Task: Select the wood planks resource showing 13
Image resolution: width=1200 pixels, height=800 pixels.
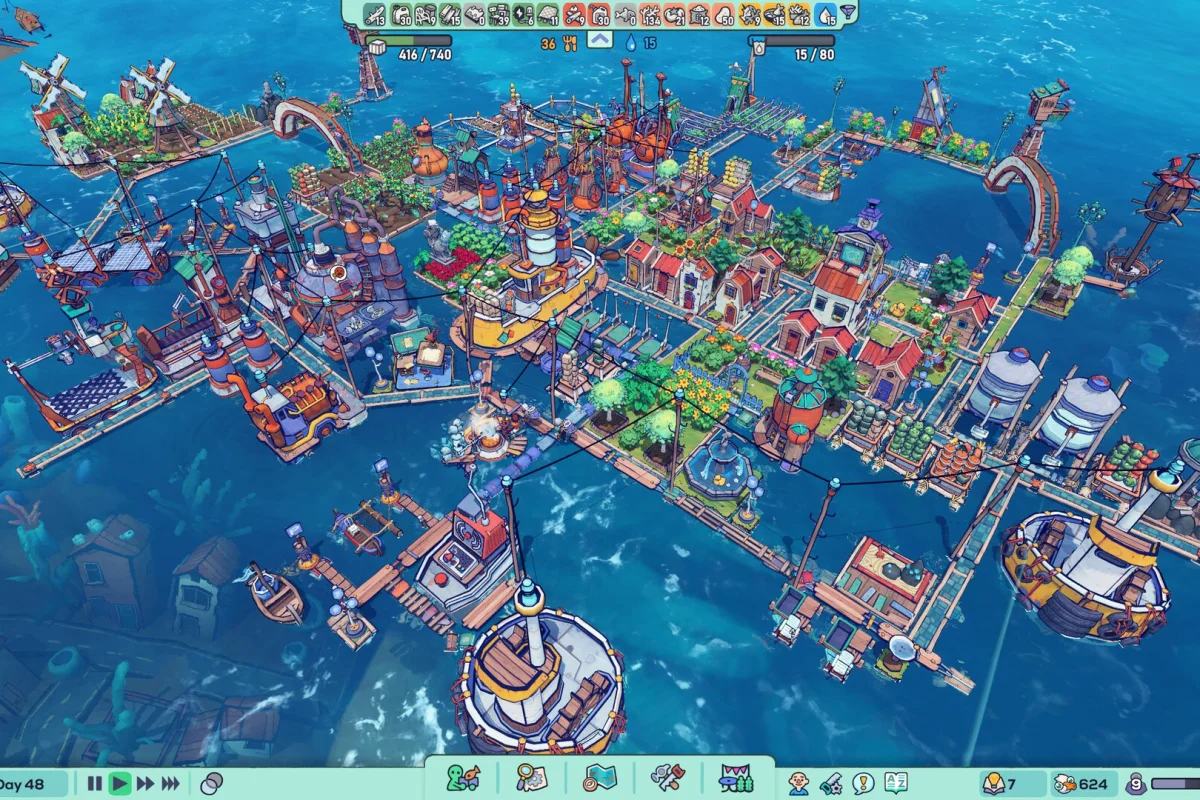Action: pos(375,14)
